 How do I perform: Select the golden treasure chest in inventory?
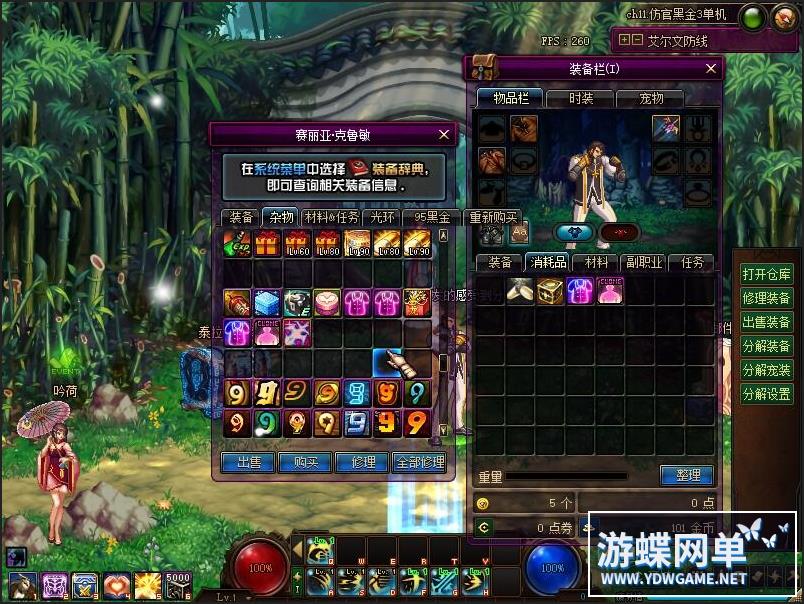point(550,291)
